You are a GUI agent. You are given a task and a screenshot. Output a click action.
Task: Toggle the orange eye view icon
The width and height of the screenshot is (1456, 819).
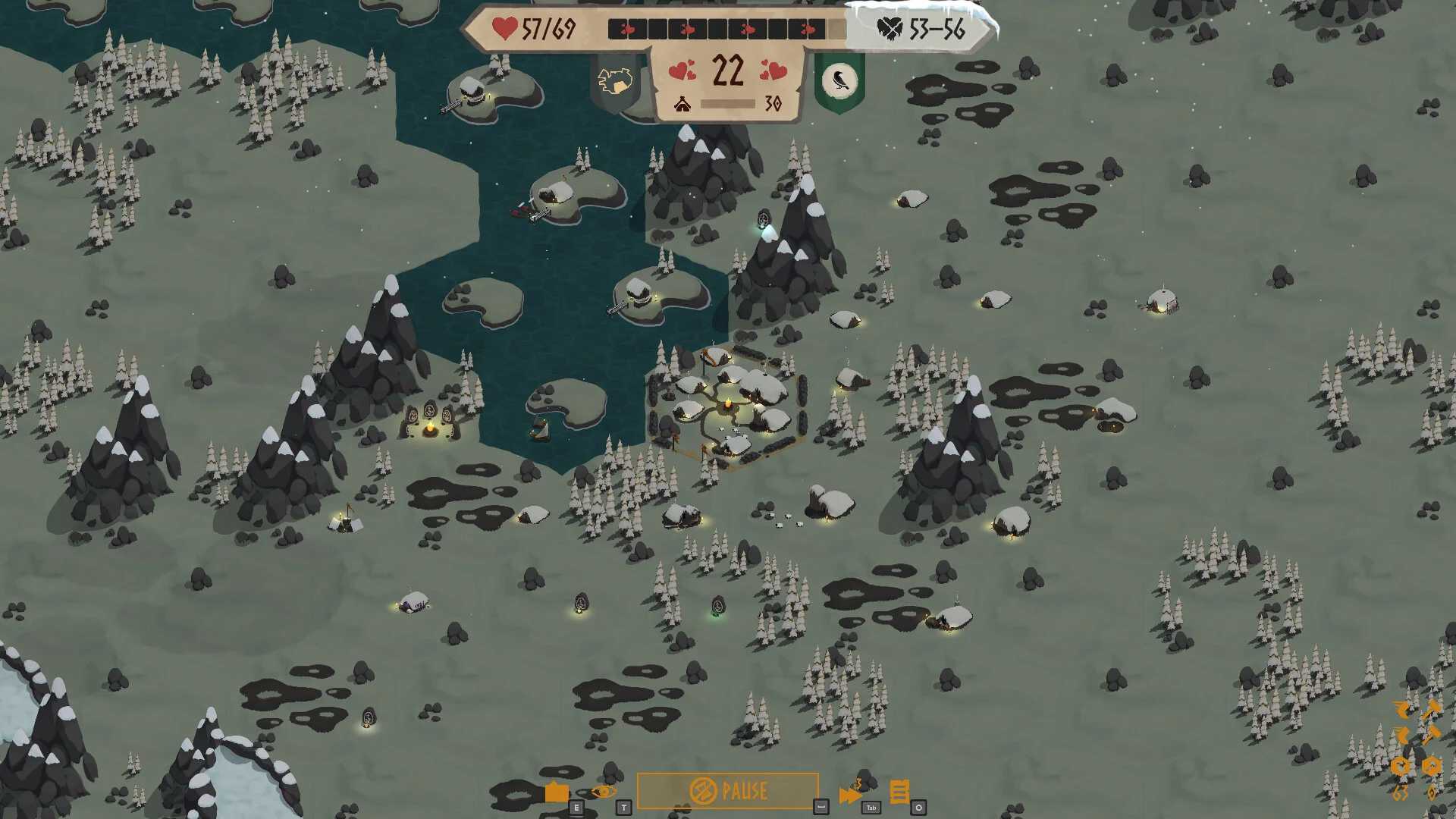pos(604,792)
